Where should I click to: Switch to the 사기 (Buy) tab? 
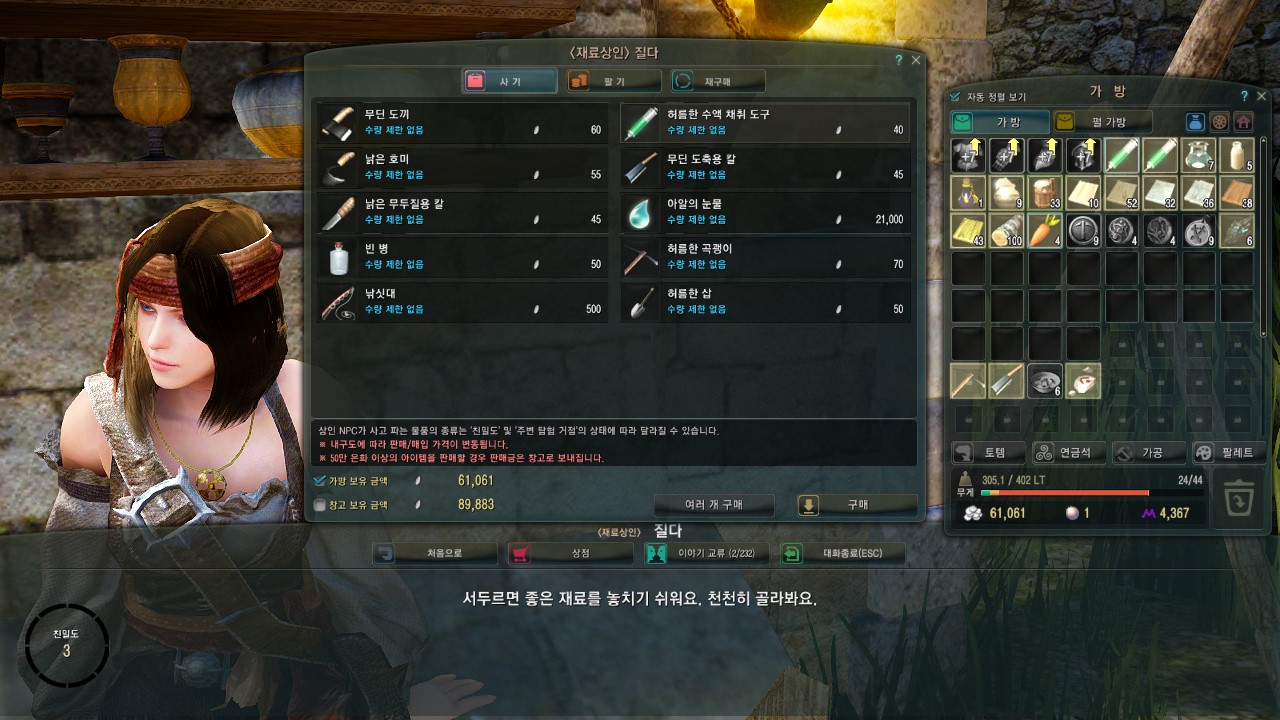(x=510, y=81)
